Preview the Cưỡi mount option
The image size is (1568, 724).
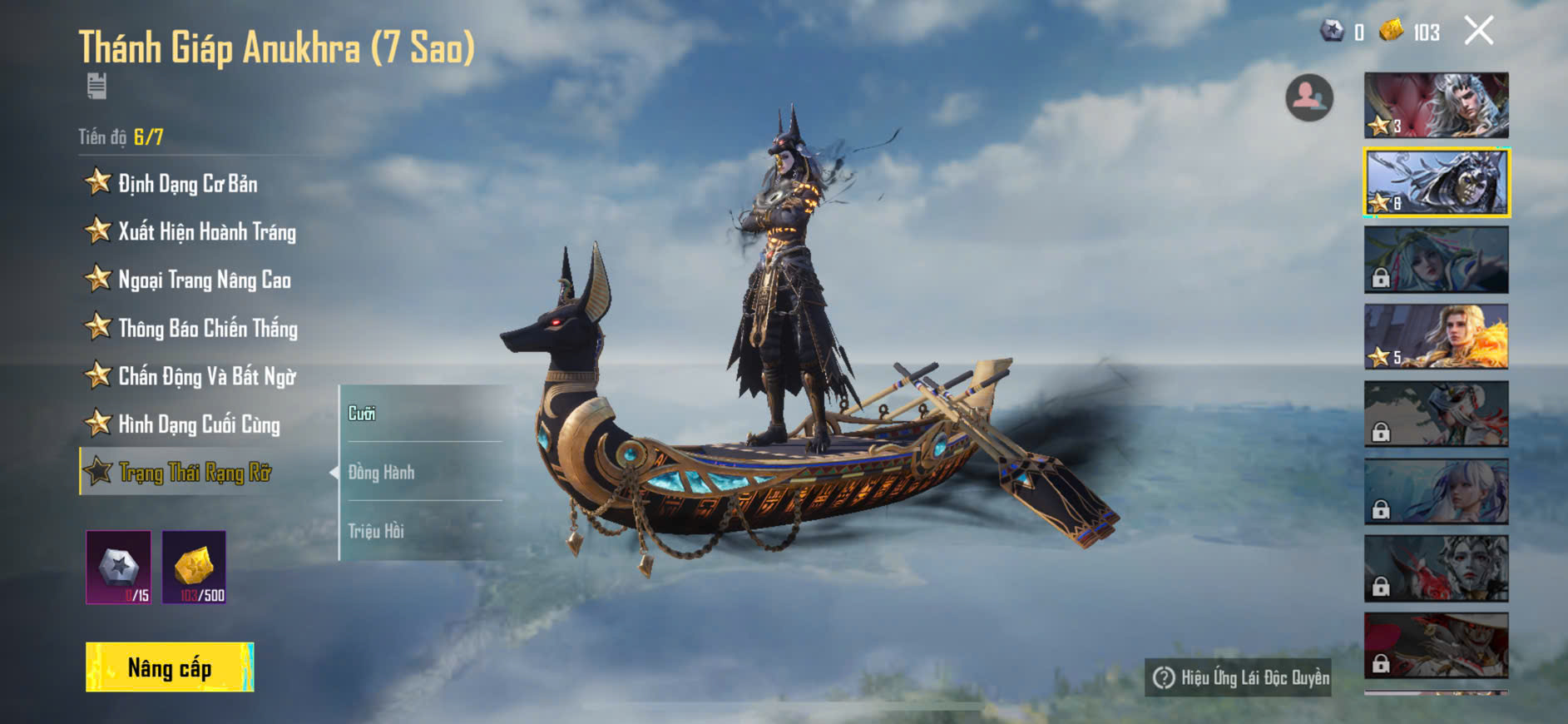(363, 414)
